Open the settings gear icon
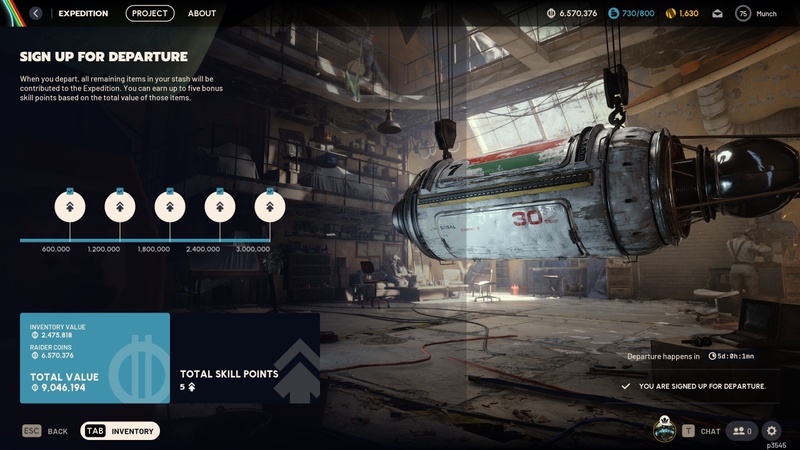The image size is (800, 450). 771,431
